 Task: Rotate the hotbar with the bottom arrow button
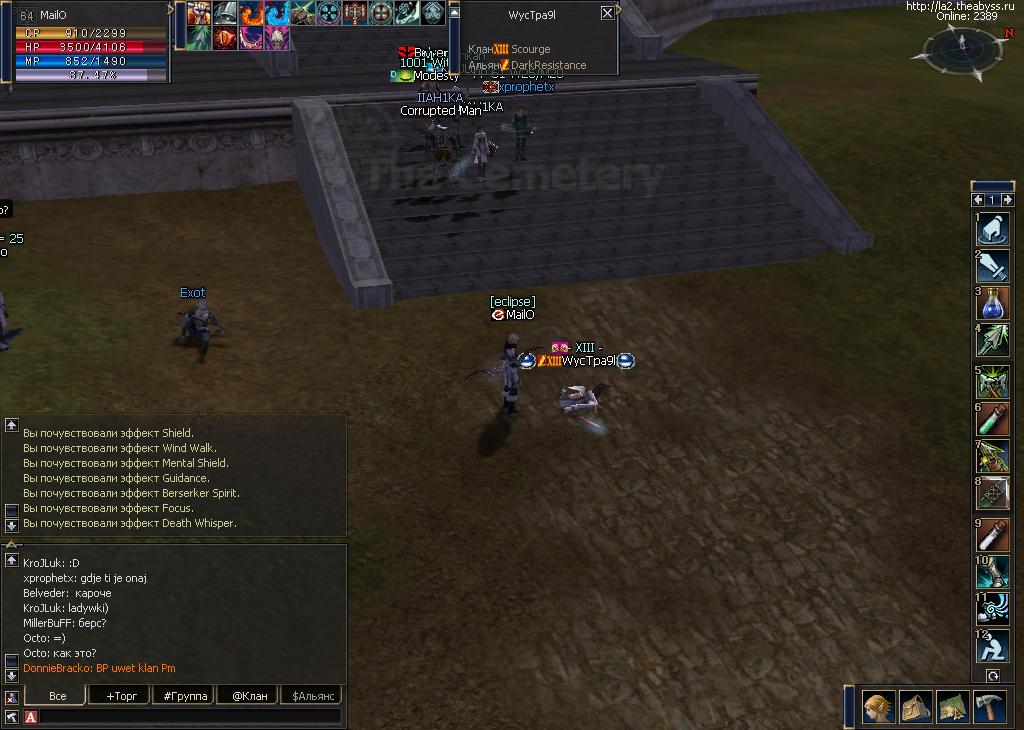tap(992, 676)
